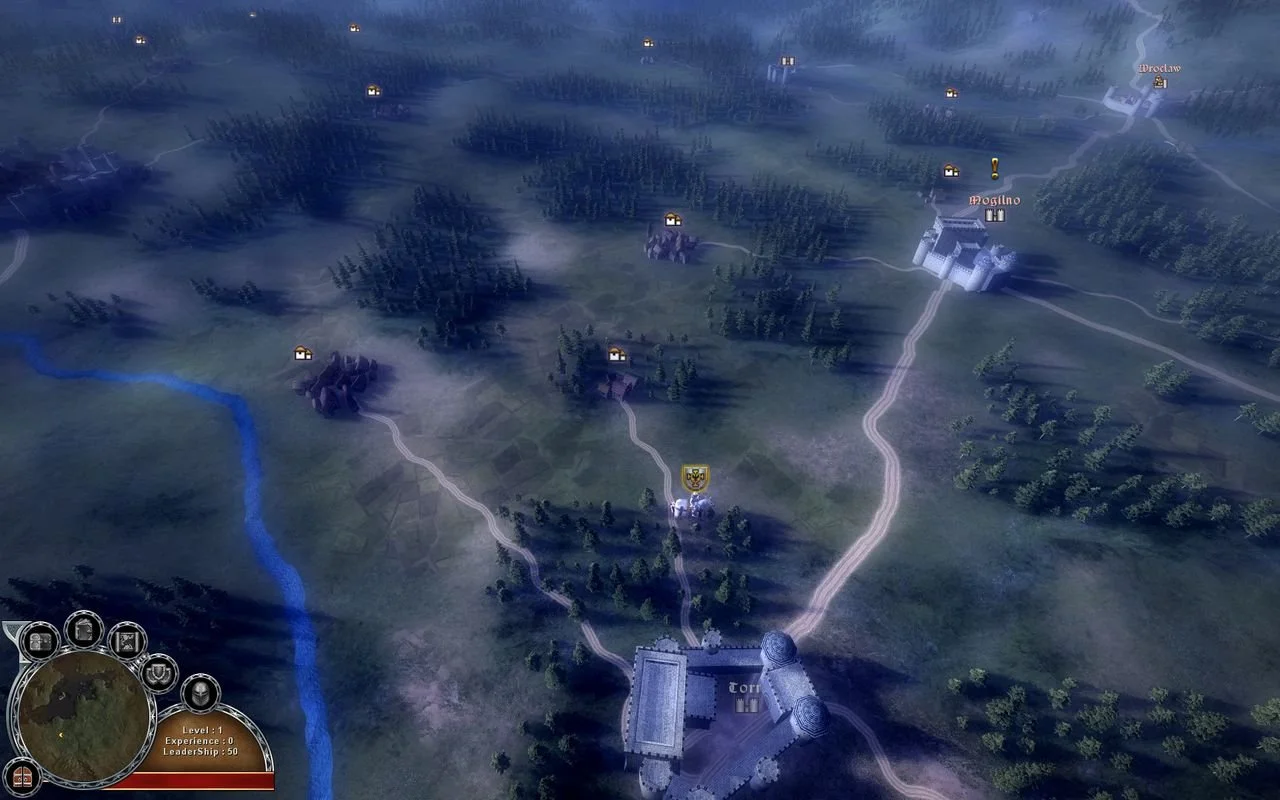Image resolution: width=1280 pixels, height=800 pixels.
Task: Select the Mogilno settlement name
Action: click(x=994, y=198)
